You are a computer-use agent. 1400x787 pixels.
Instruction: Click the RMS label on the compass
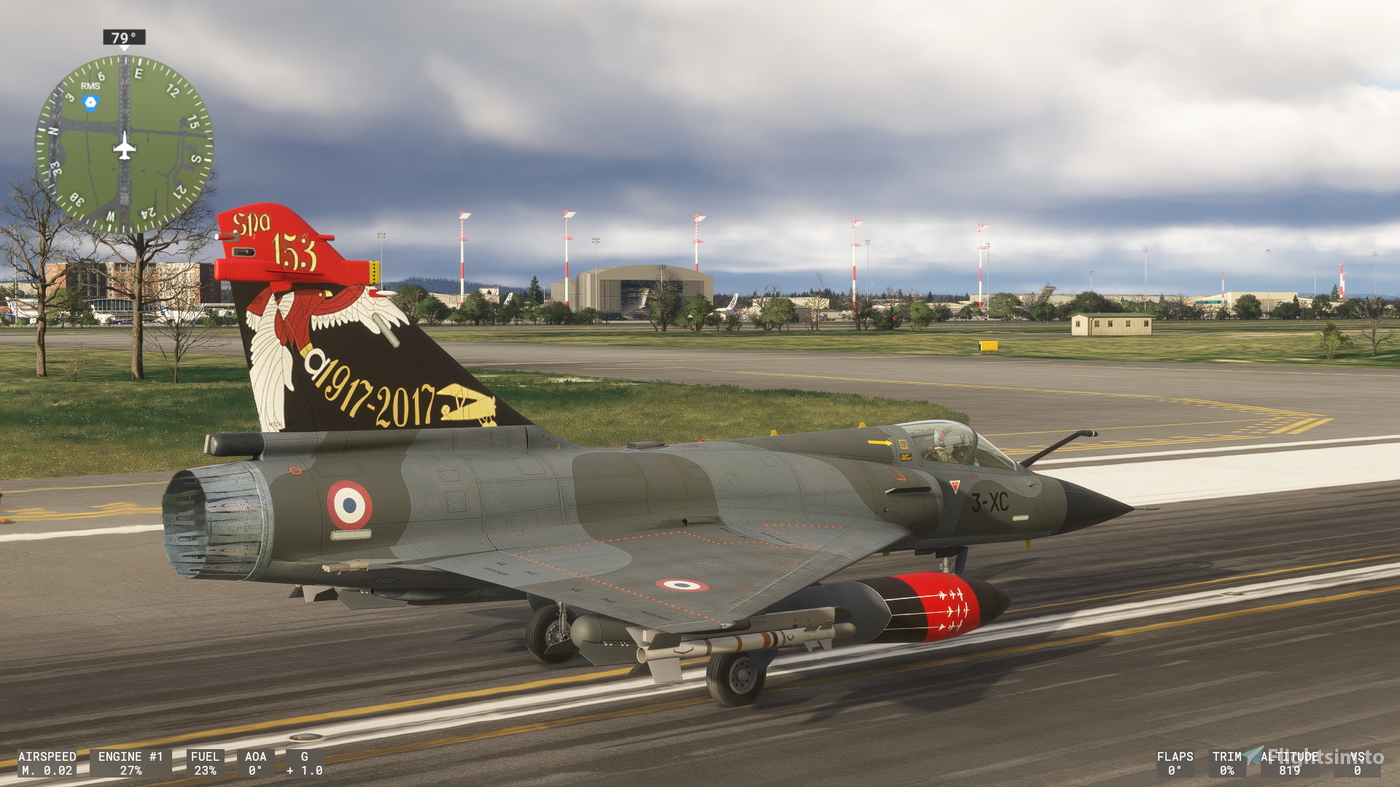tap(90, 86)
